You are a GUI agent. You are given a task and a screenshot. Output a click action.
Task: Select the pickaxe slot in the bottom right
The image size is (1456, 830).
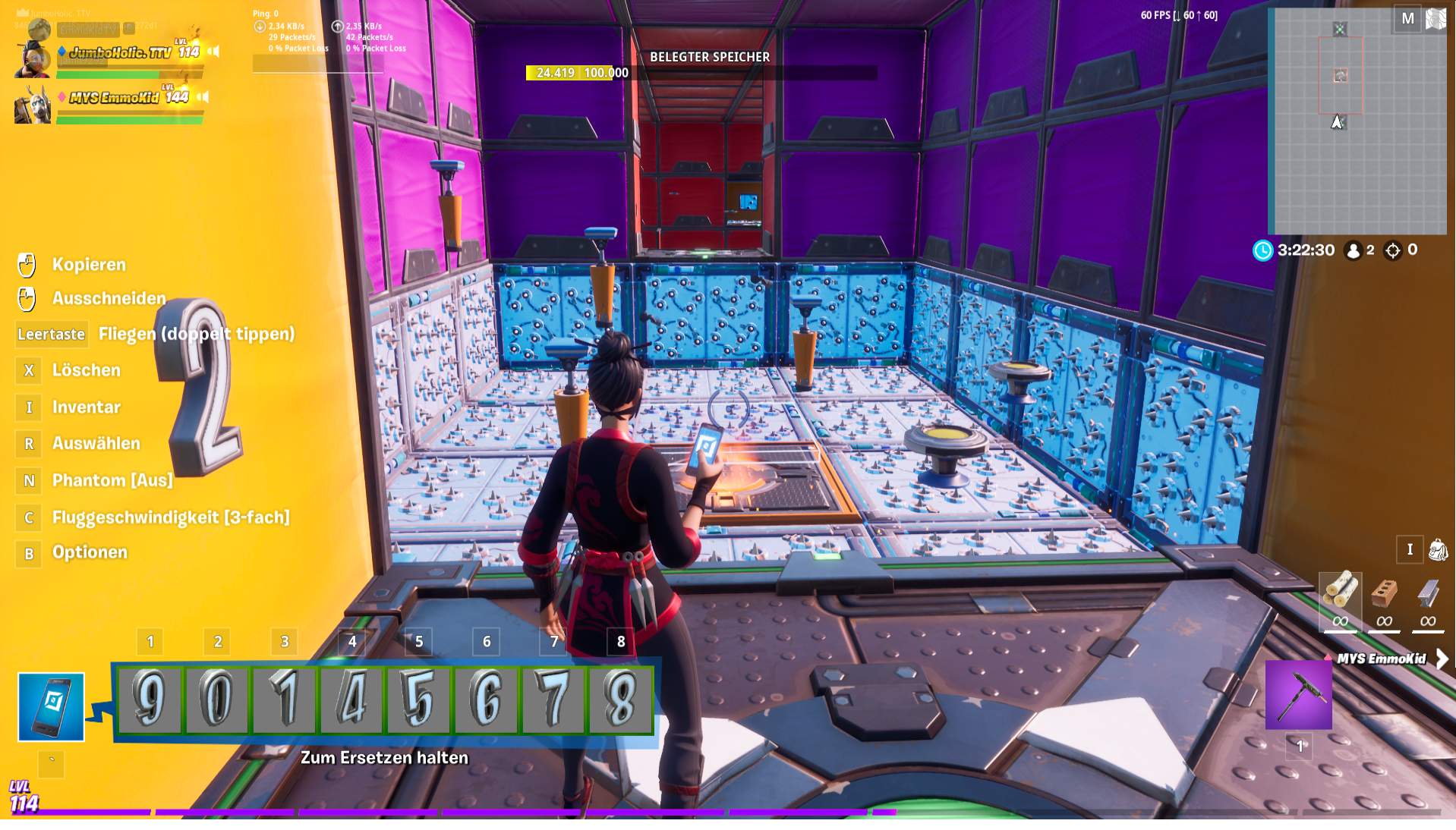[1297, 694]
